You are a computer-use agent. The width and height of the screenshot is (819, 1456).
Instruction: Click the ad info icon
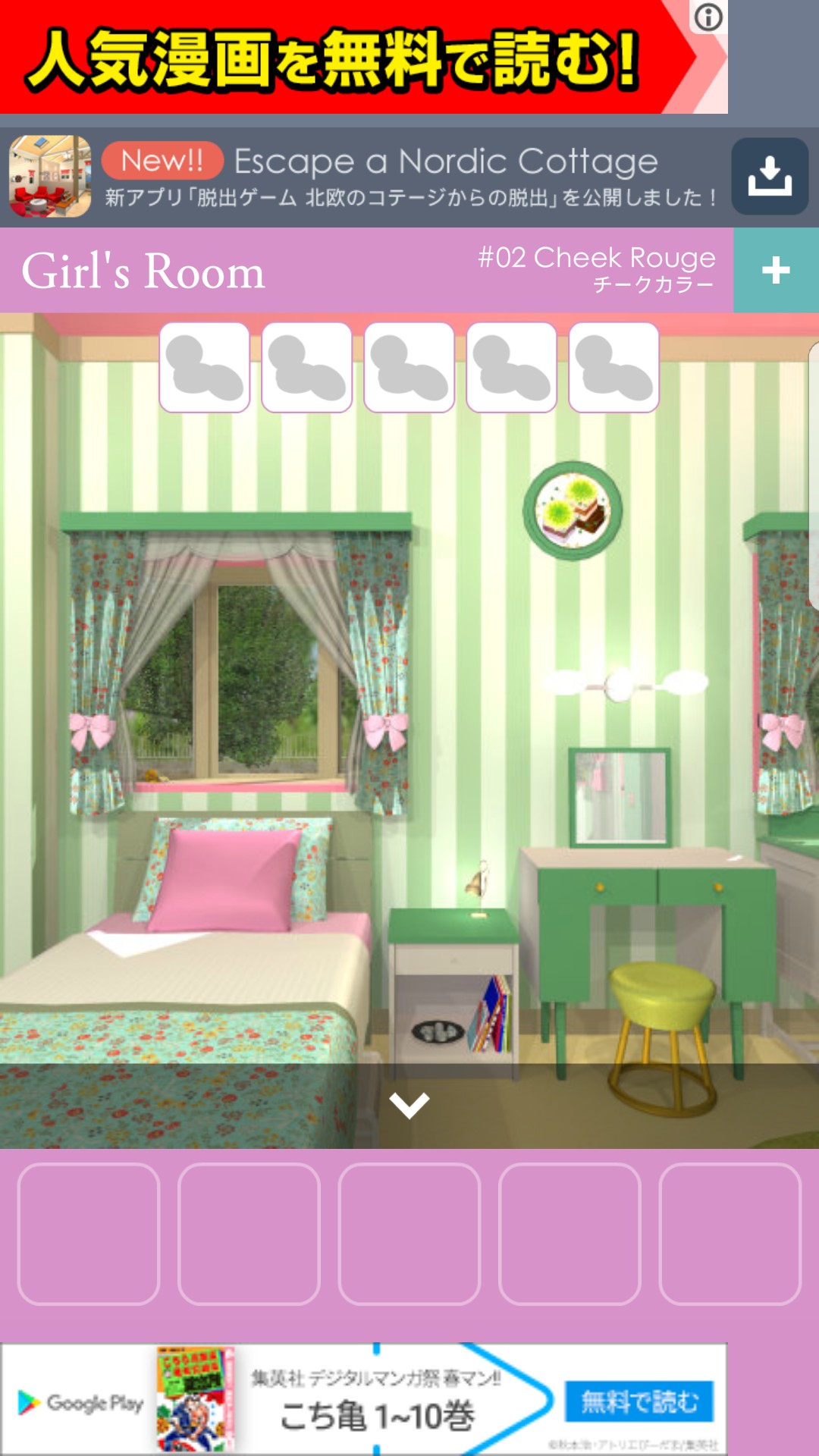click(709, 17)
